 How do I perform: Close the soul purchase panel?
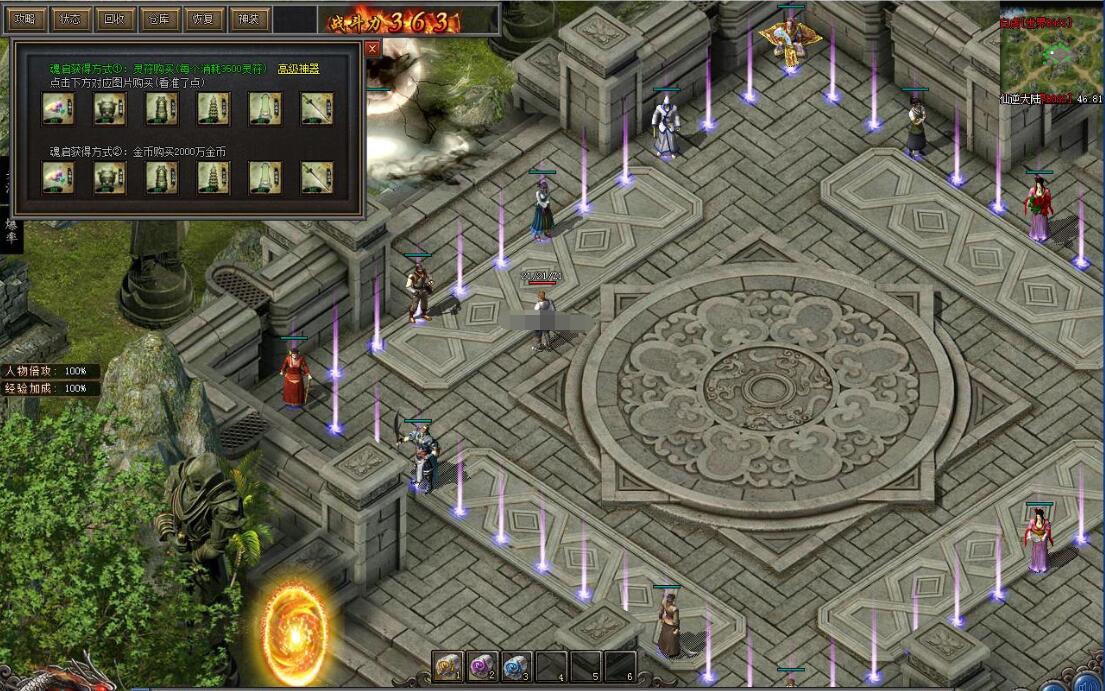[373, 48]
